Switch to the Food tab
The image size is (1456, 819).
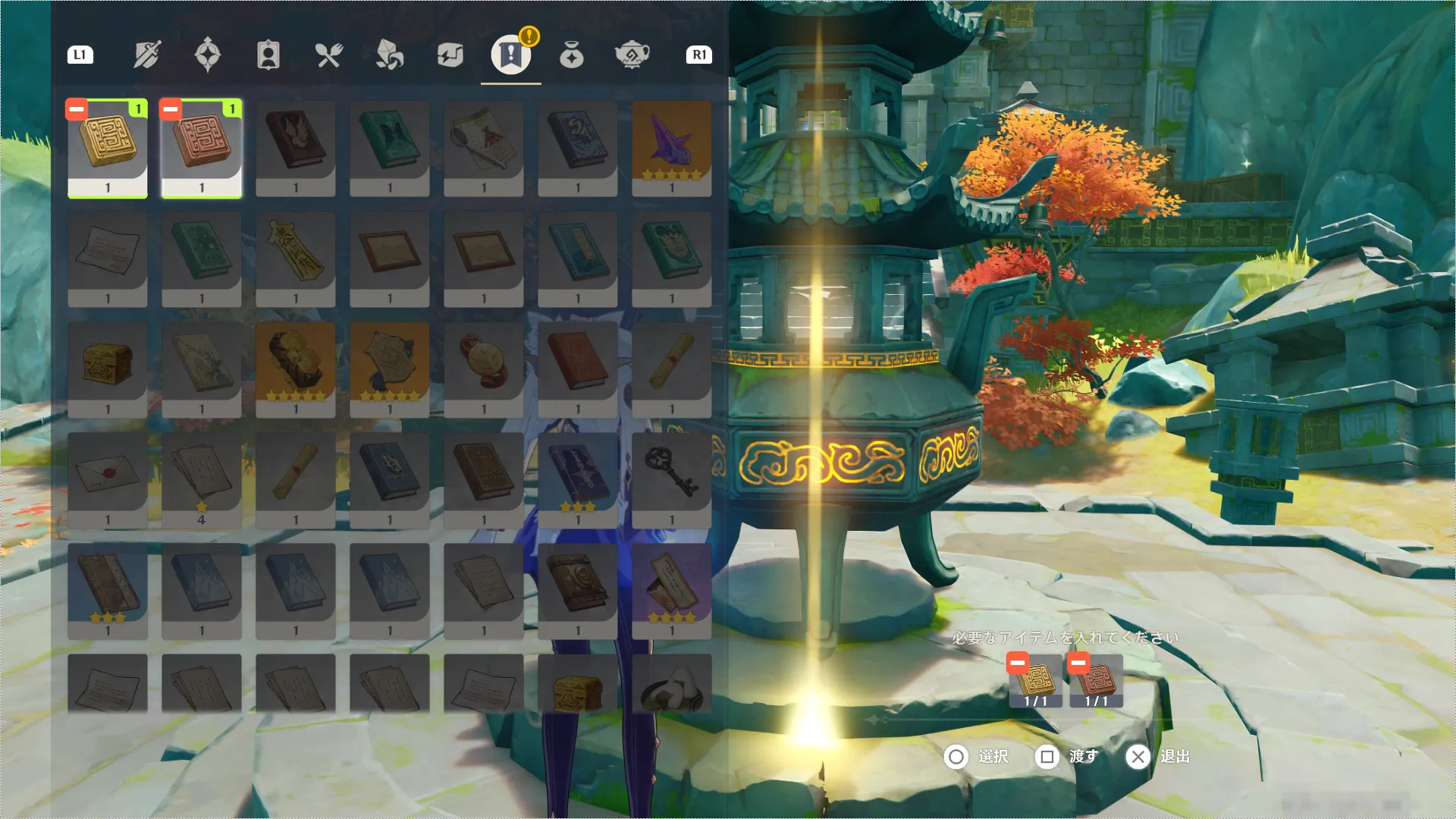328,55
